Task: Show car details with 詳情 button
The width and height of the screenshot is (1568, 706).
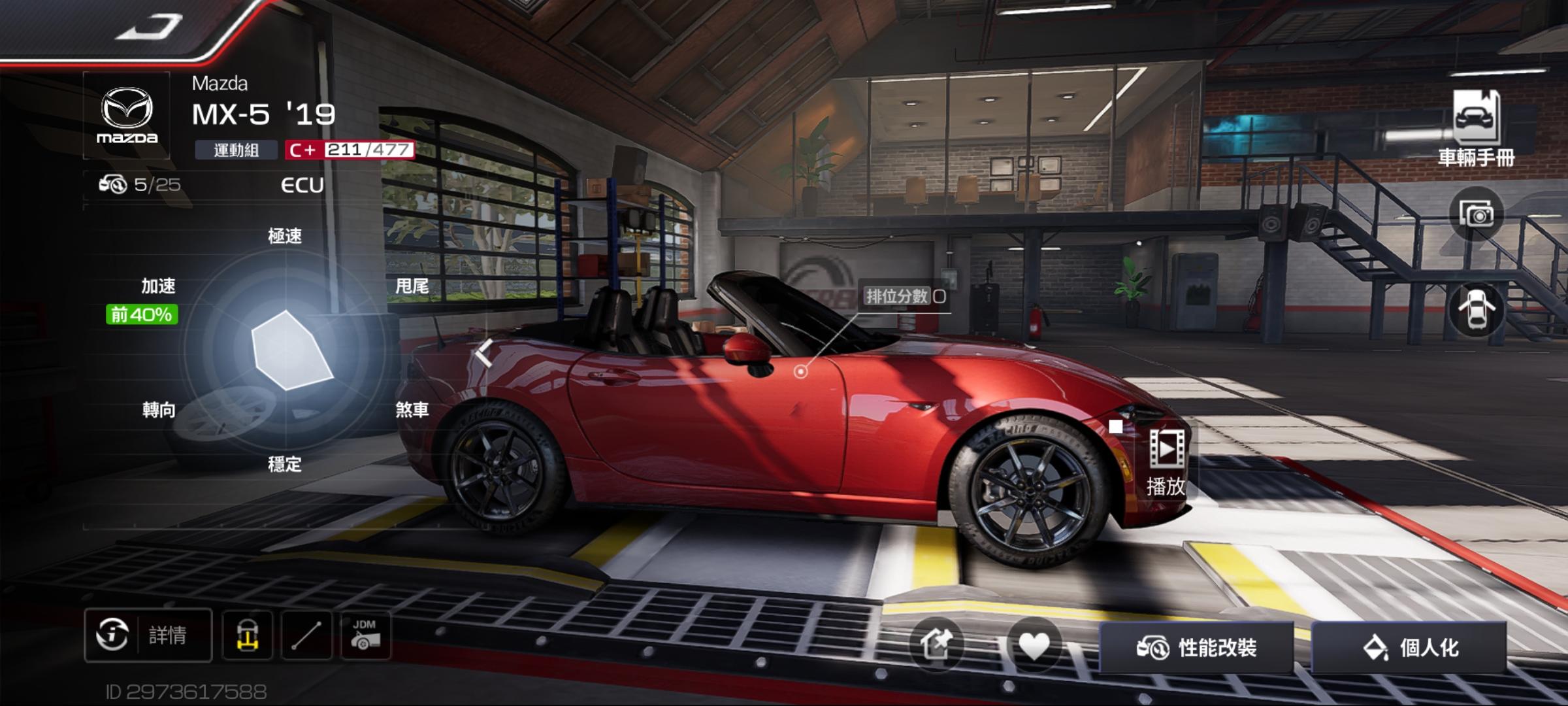Action: pos(148,635)
